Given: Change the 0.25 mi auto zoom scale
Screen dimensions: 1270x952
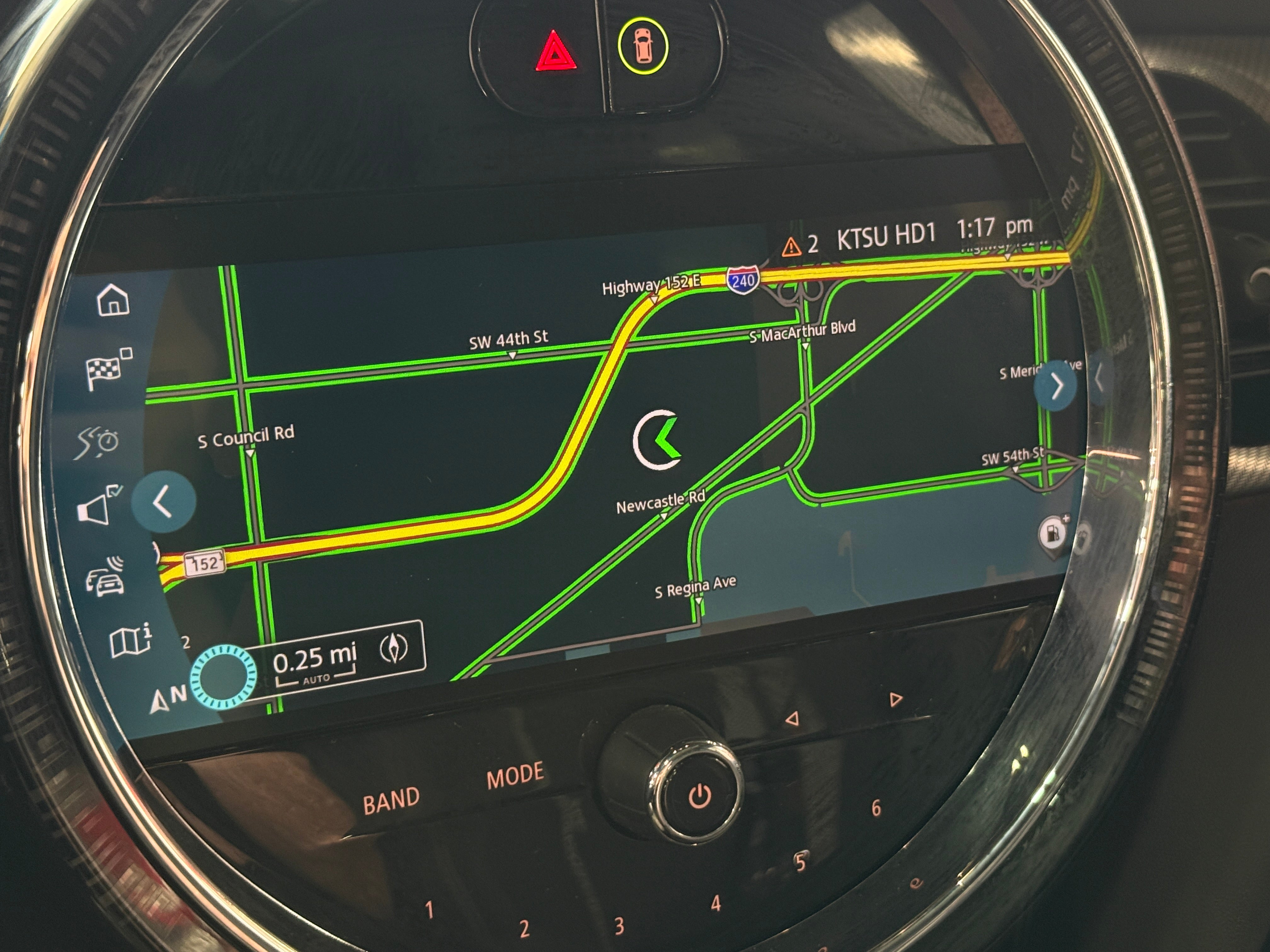Looking at the screenshot, I should pos(315,663).
